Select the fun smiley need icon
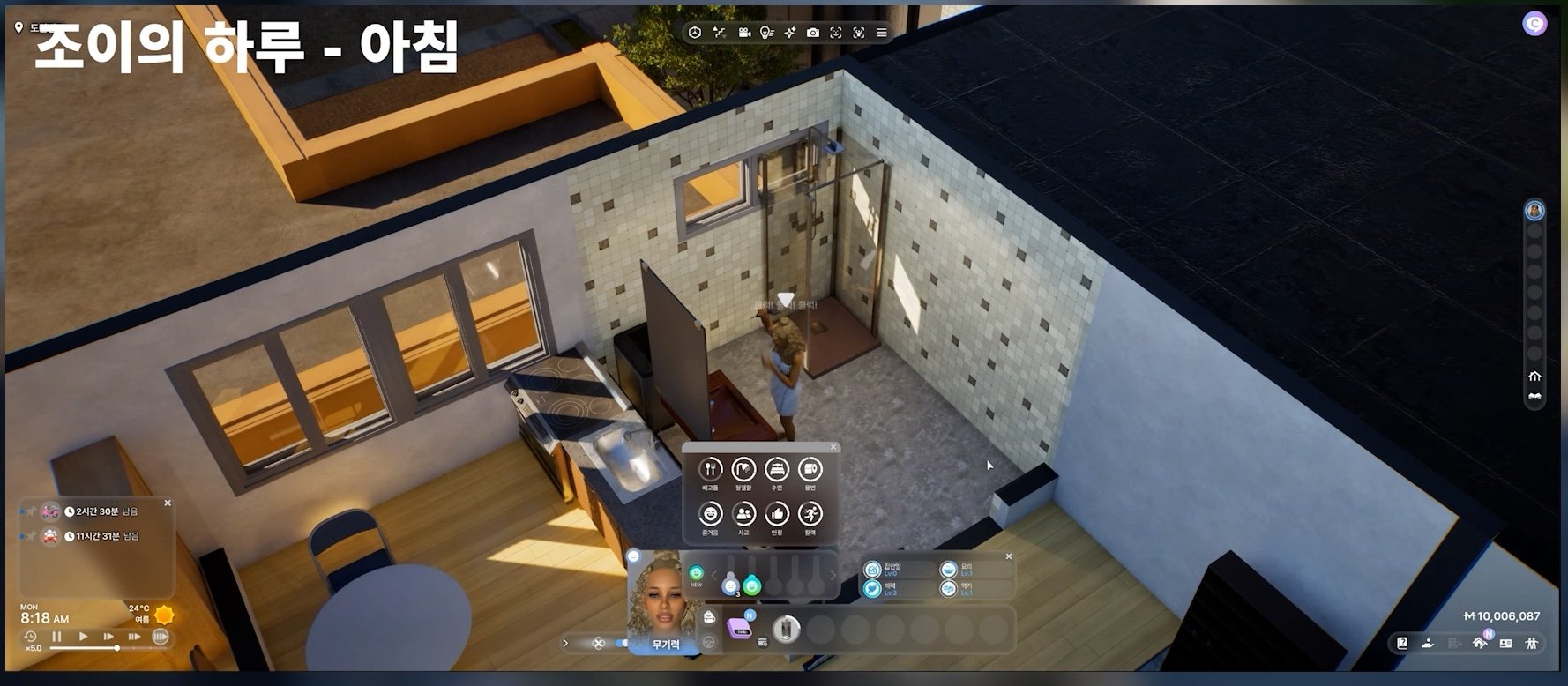Image resolution: width=1568 pixels, height=686 pixels. tap(710, 513)
